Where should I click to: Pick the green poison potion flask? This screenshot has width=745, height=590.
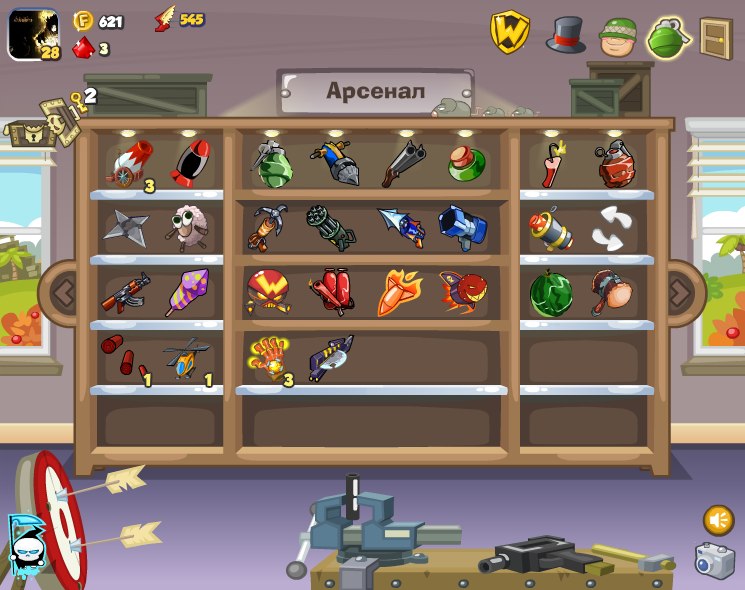point(466,163)
